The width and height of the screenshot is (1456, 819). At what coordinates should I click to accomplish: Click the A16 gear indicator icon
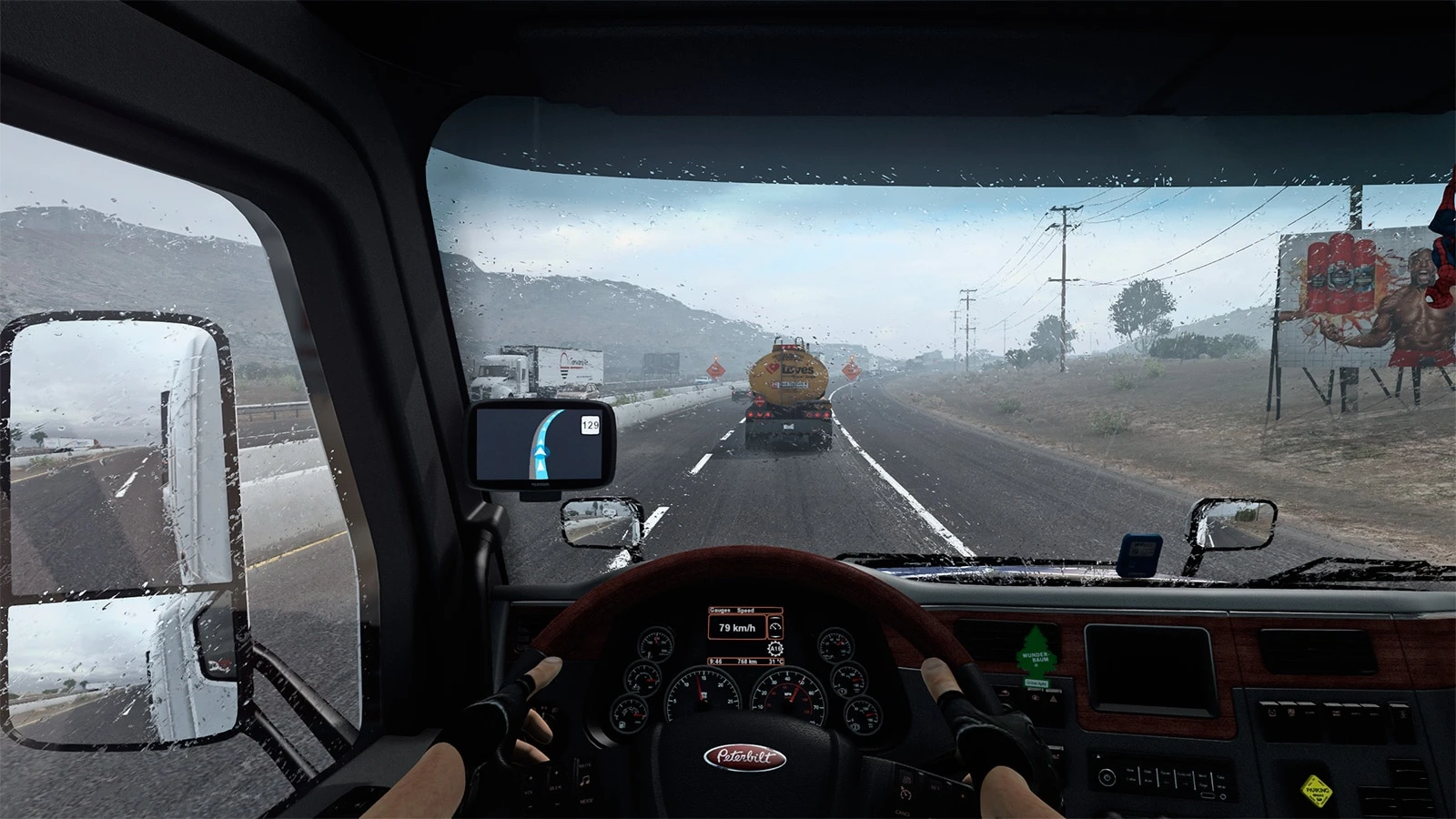coord(775,648)
